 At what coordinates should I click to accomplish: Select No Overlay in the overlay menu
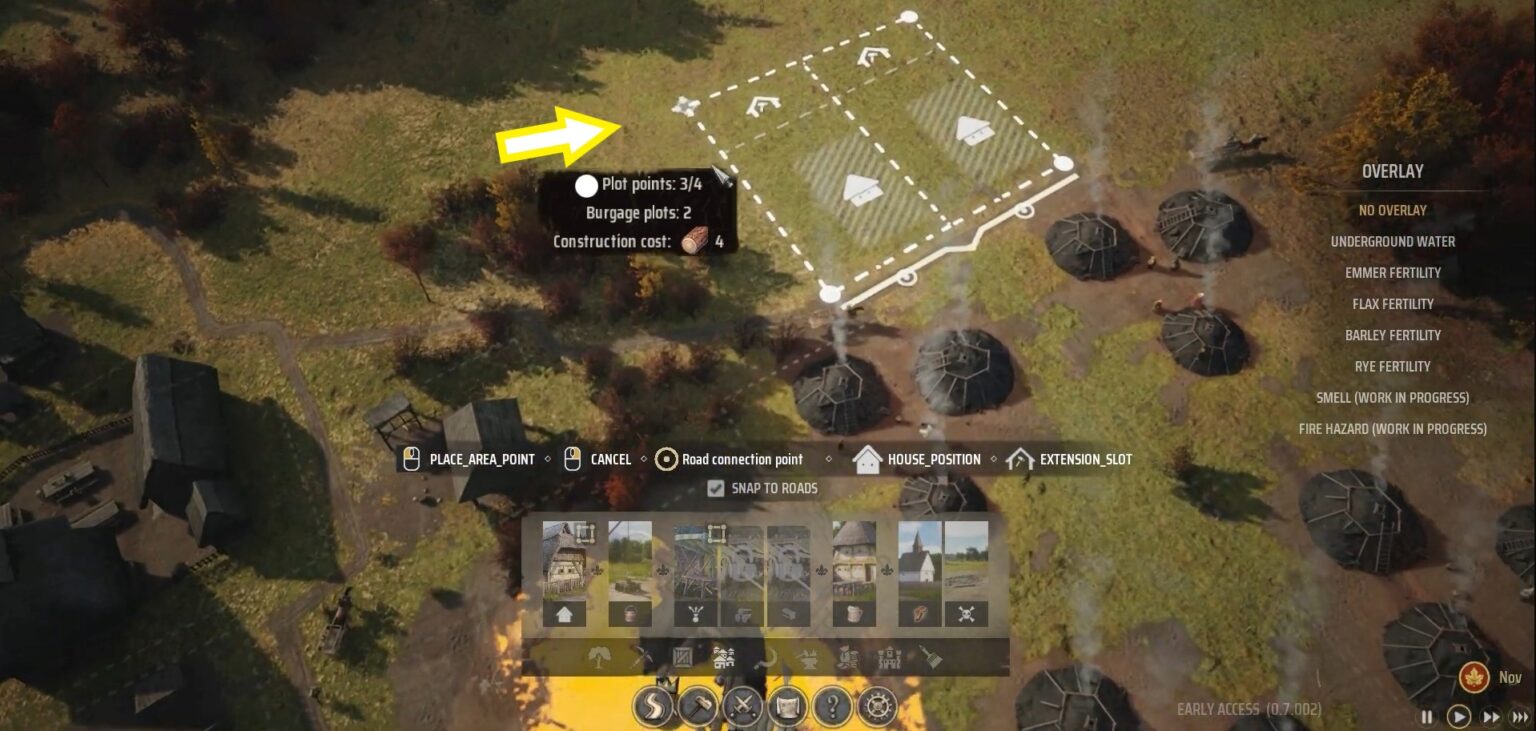1392,210
